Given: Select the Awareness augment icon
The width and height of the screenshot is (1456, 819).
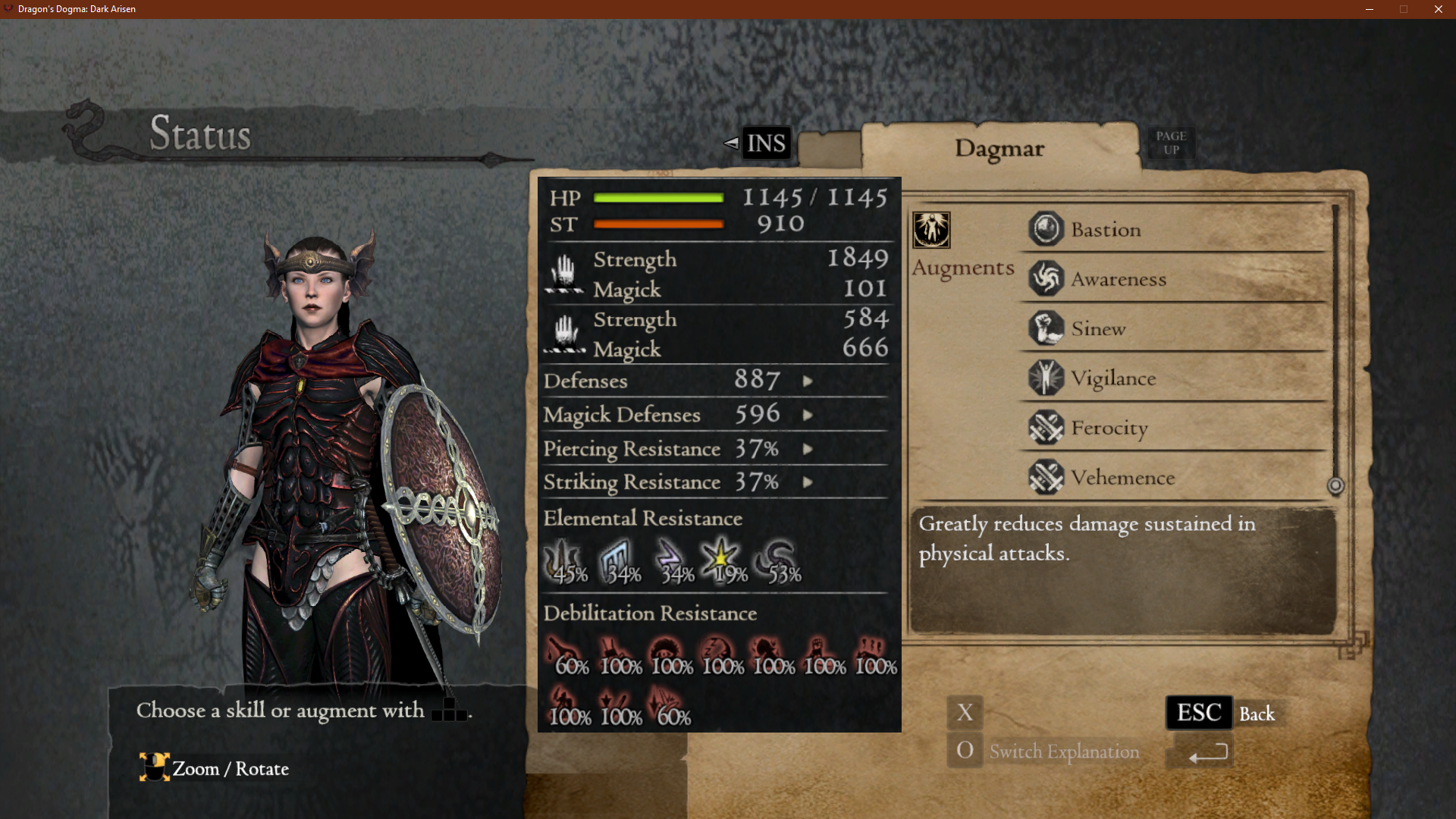Looking at the screenshot, I should coord(1046,278).
